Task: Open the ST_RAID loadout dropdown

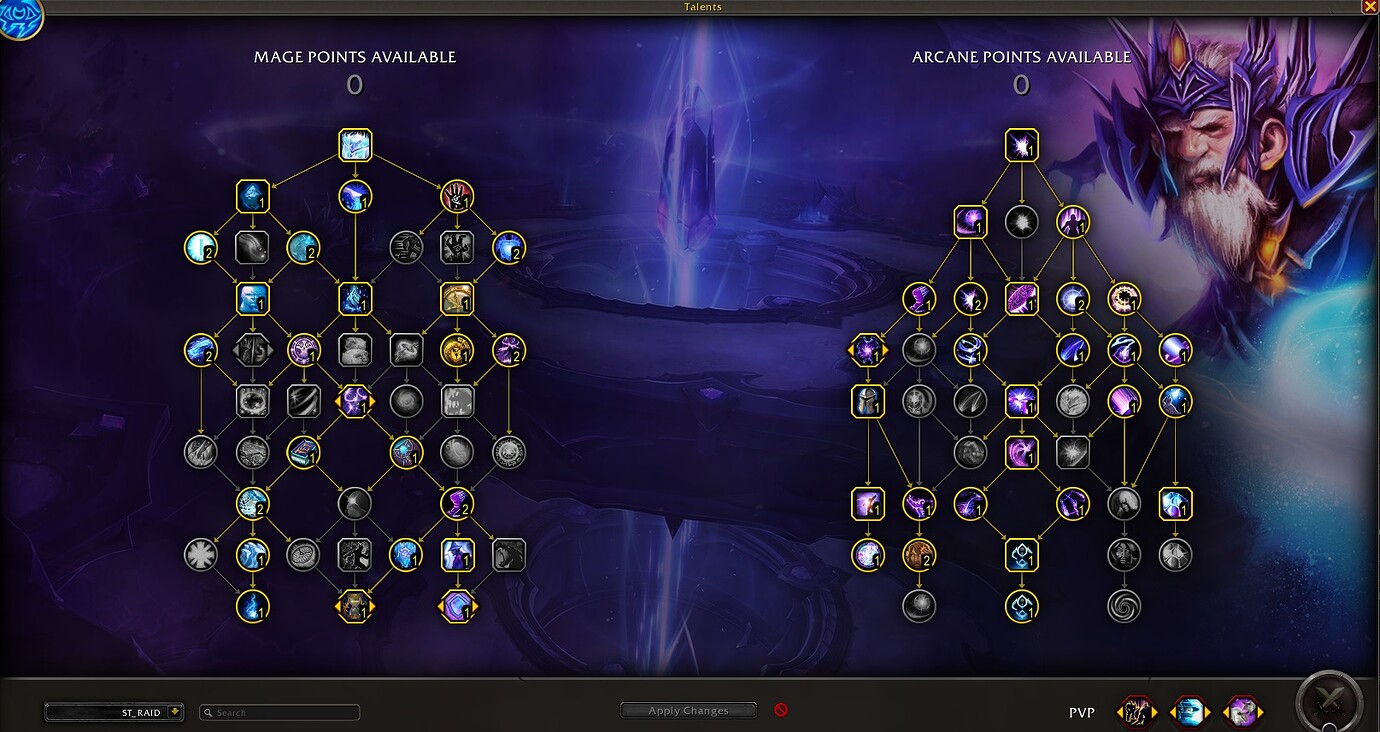Action: [113, 712]
